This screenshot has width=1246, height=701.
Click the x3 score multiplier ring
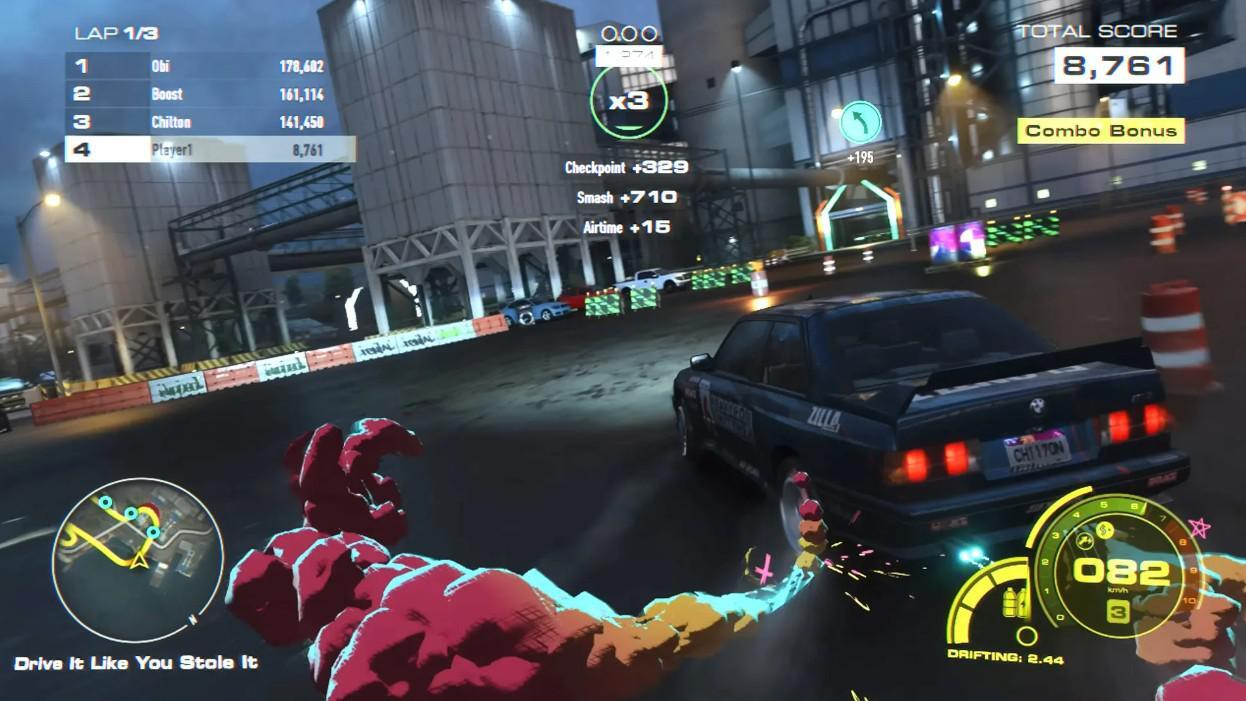[628, 101]
